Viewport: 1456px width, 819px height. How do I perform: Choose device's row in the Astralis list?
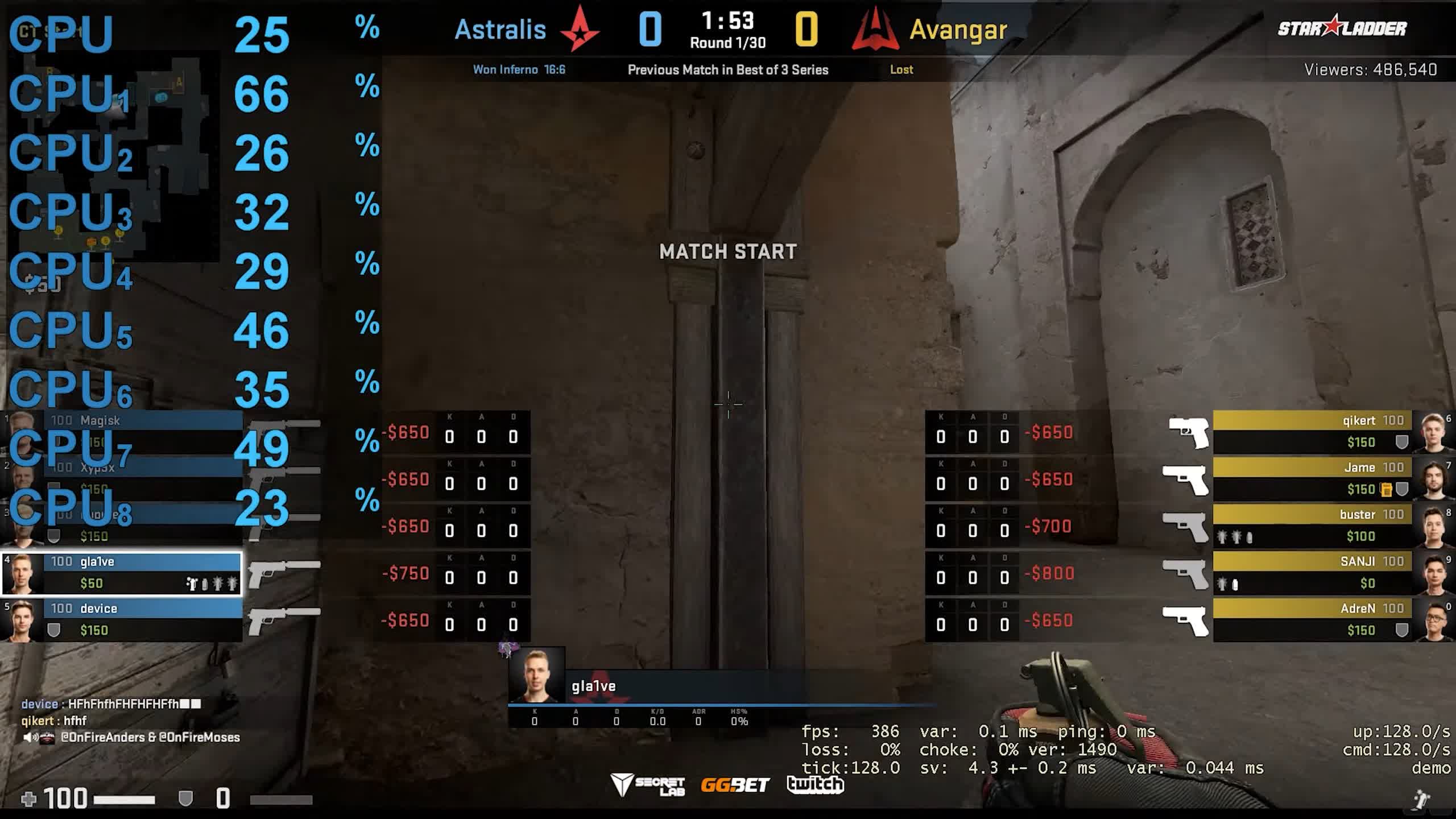(122, 619)
